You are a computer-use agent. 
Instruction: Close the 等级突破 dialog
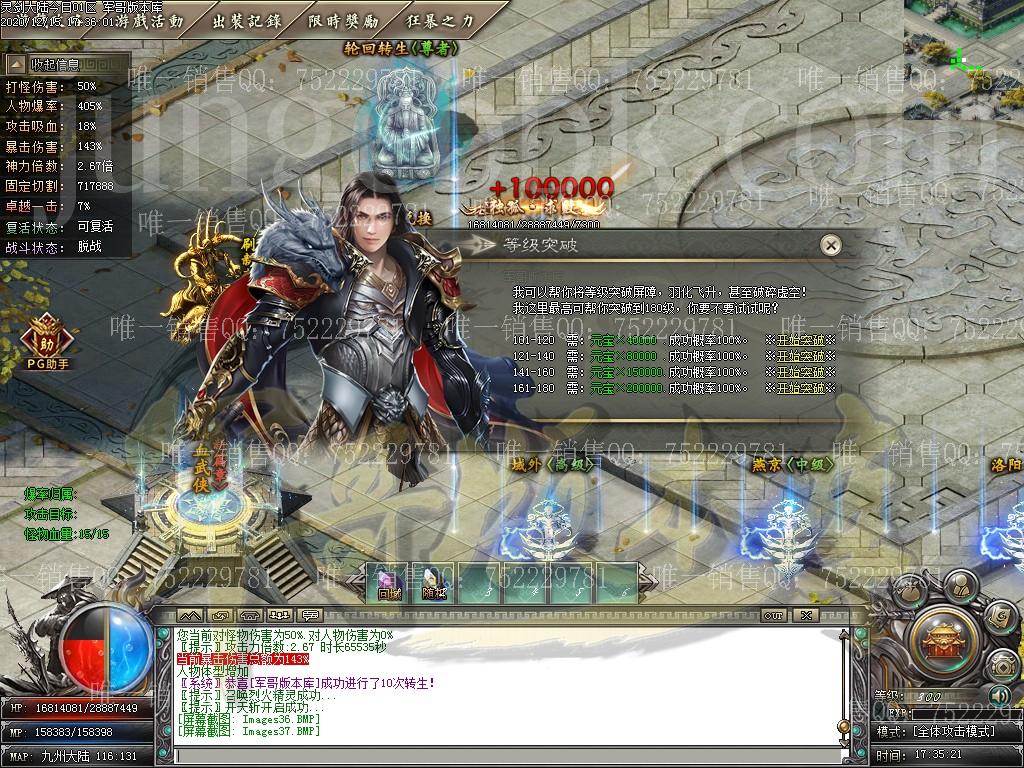point(829,245)
